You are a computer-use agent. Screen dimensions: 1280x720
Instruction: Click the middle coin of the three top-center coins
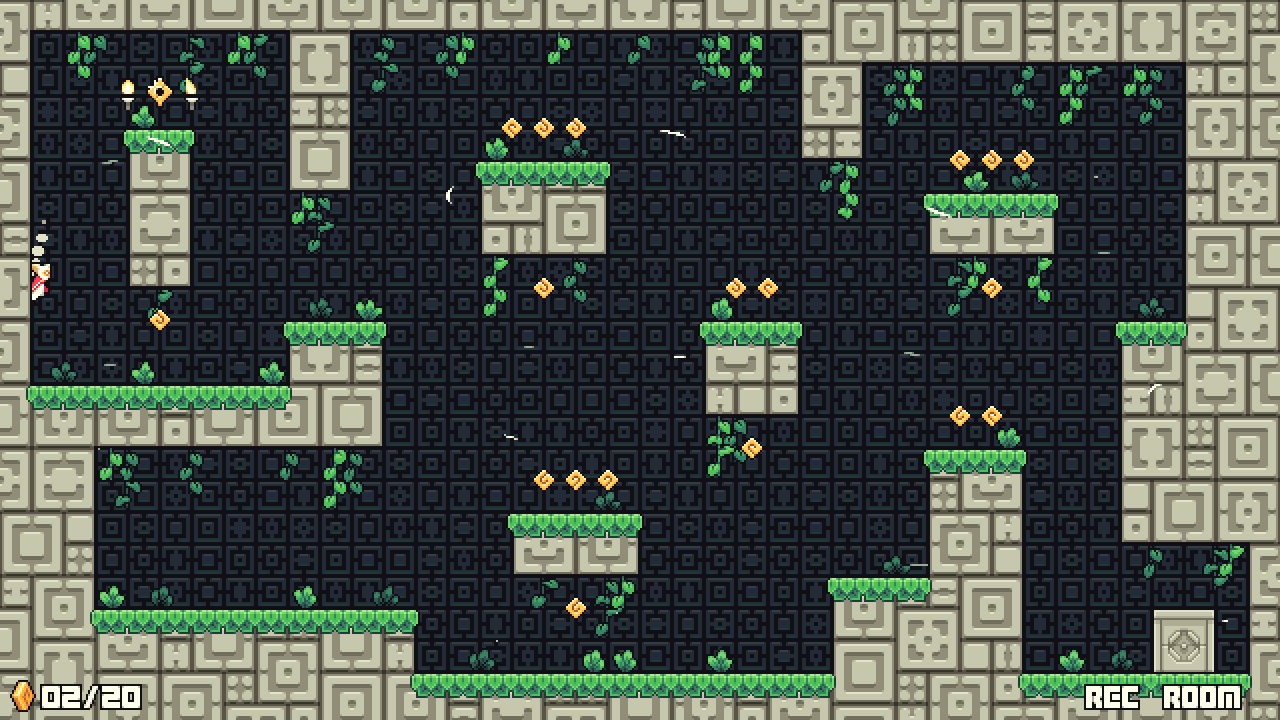coord(543,130)
